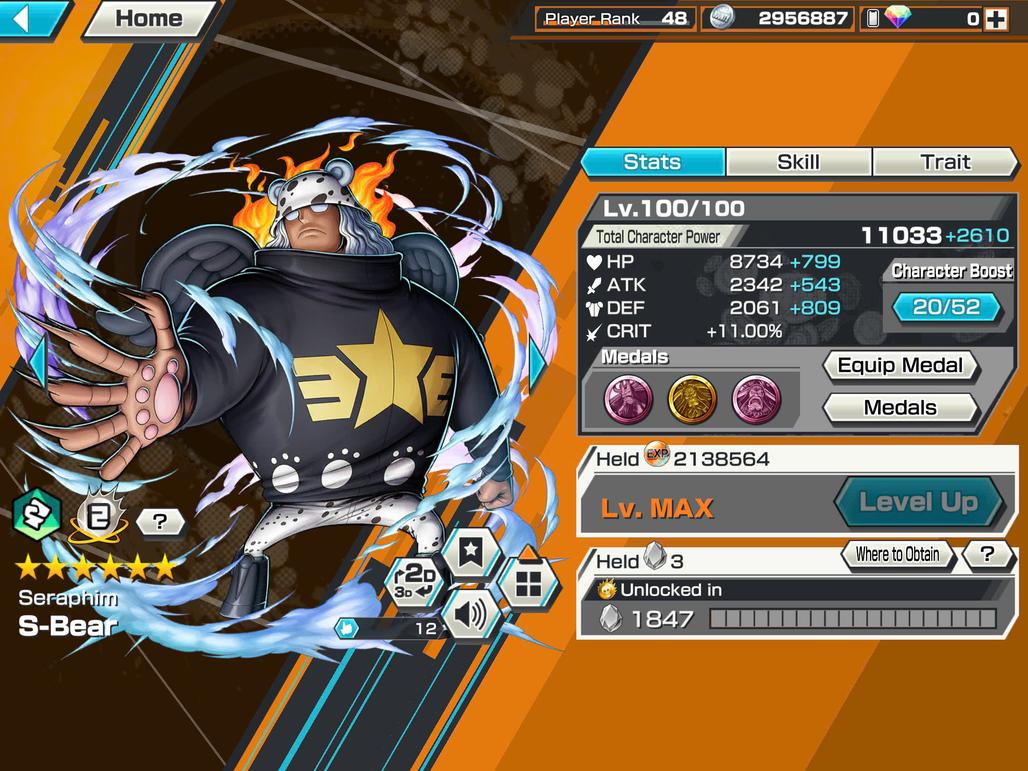Image resolution: width=1028 pixels, height=771 pixels.
Task: Choose Equip Medal
Action: [900, 366]
